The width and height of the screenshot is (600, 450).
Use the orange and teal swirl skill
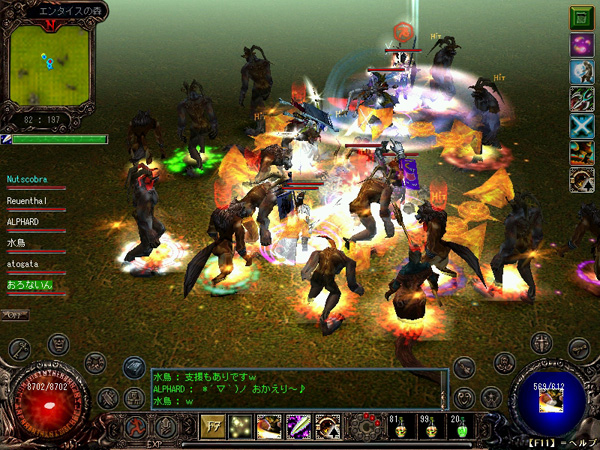582,153
